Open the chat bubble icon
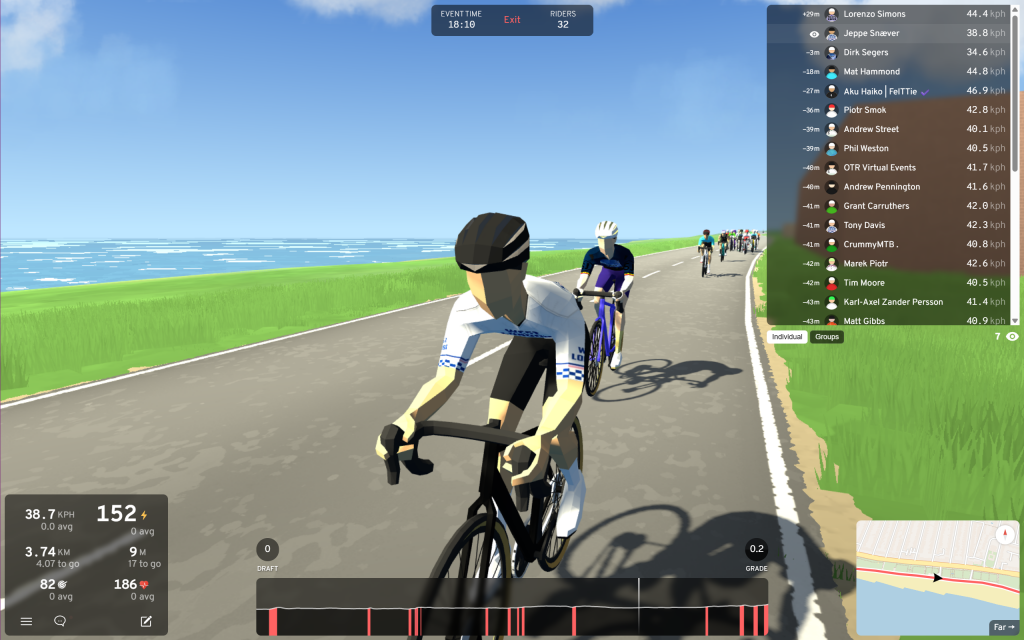The height and width of the screenshot is (640, 1024). coord(60,621)
